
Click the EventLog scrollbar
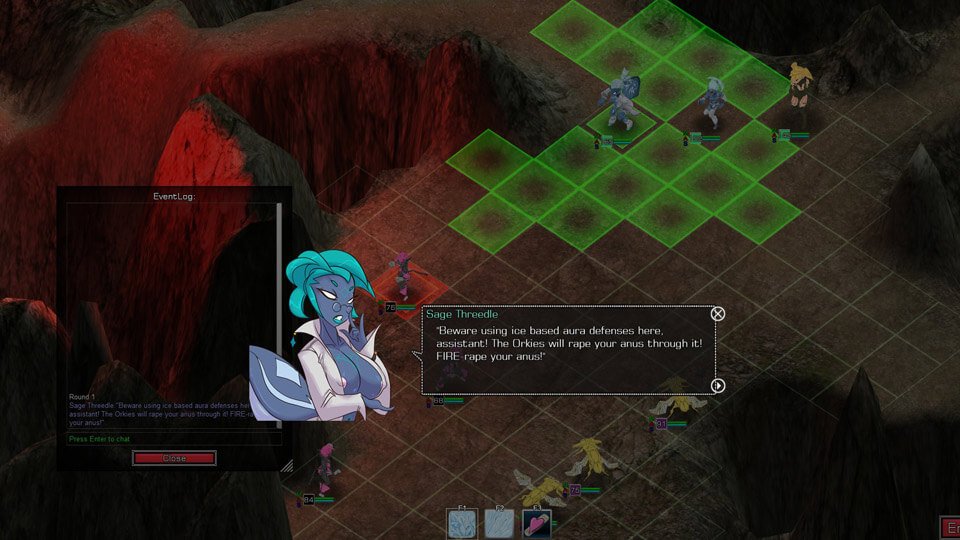click(279, 300)
